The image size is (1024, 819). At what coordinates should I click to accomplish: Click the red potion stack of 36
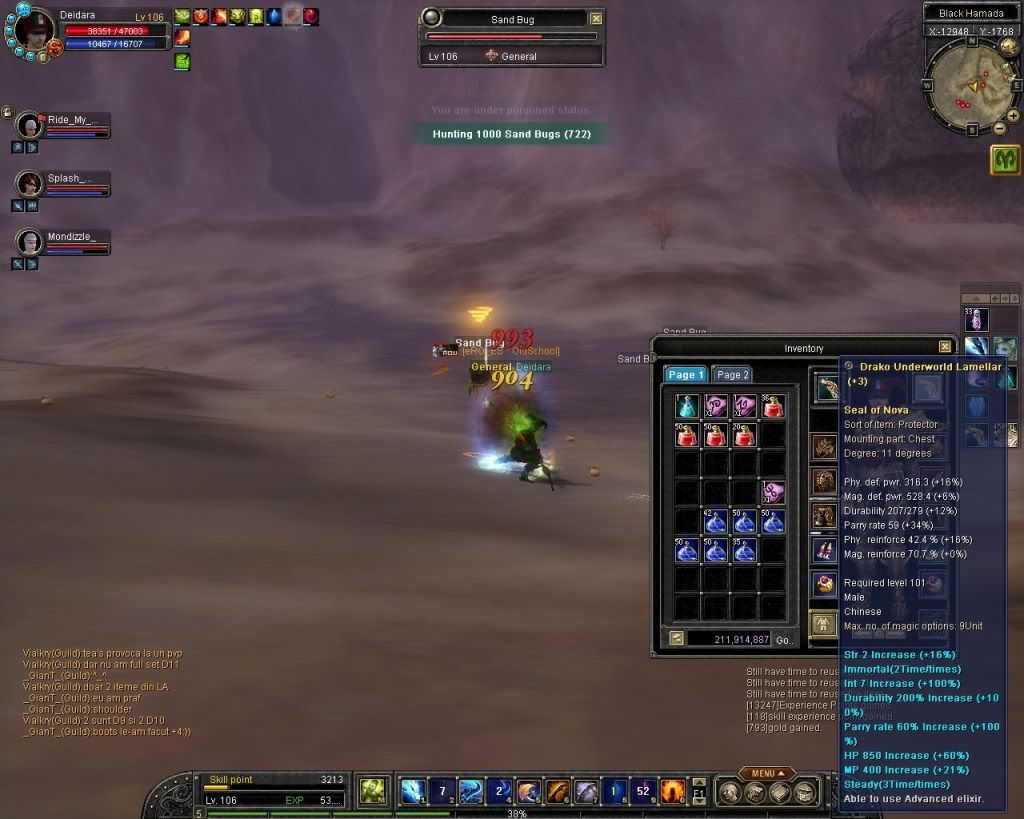(x=773, y=406)
